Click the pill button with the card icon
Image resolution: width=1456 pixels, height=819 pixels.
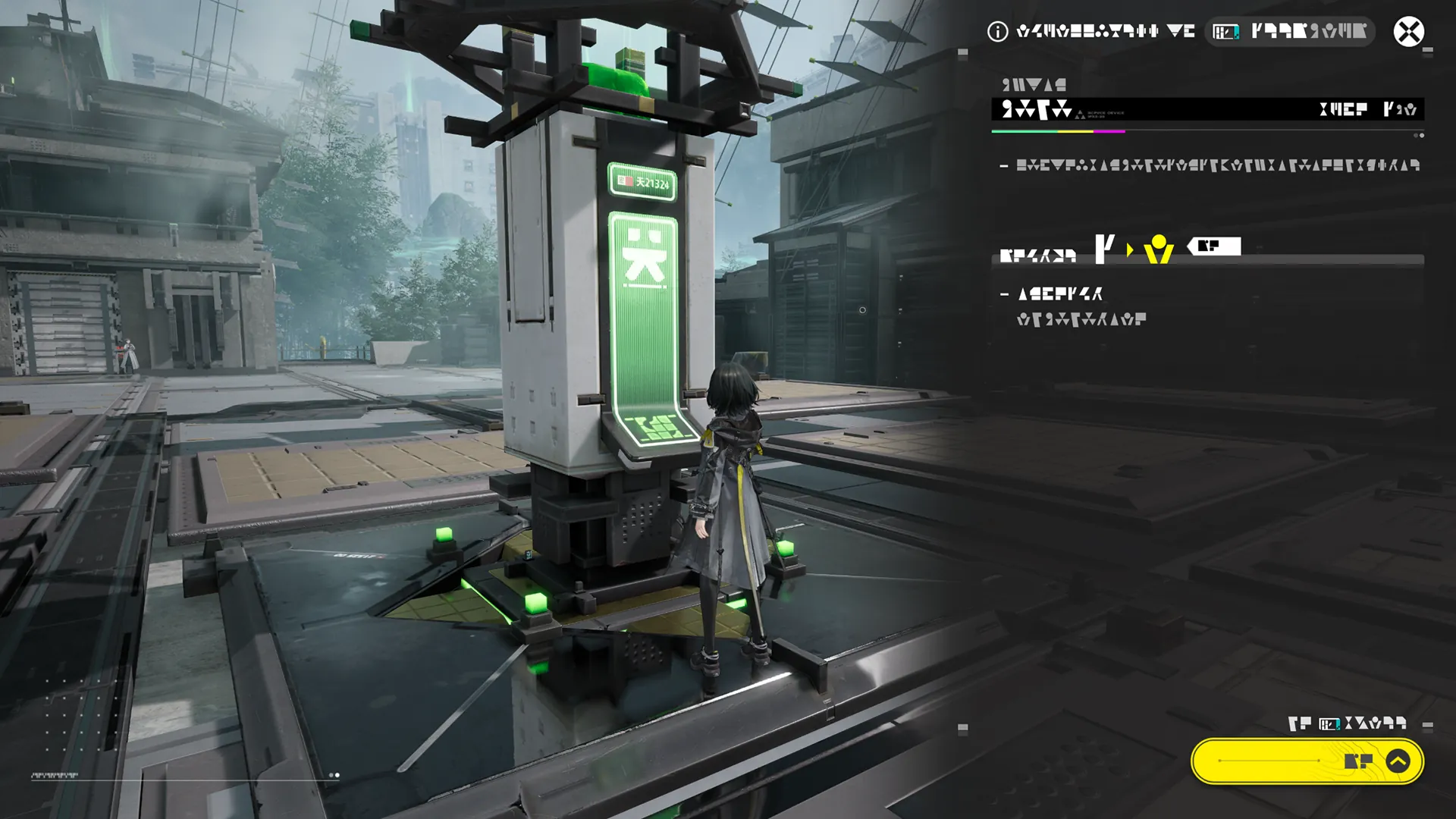(1289, 32)
